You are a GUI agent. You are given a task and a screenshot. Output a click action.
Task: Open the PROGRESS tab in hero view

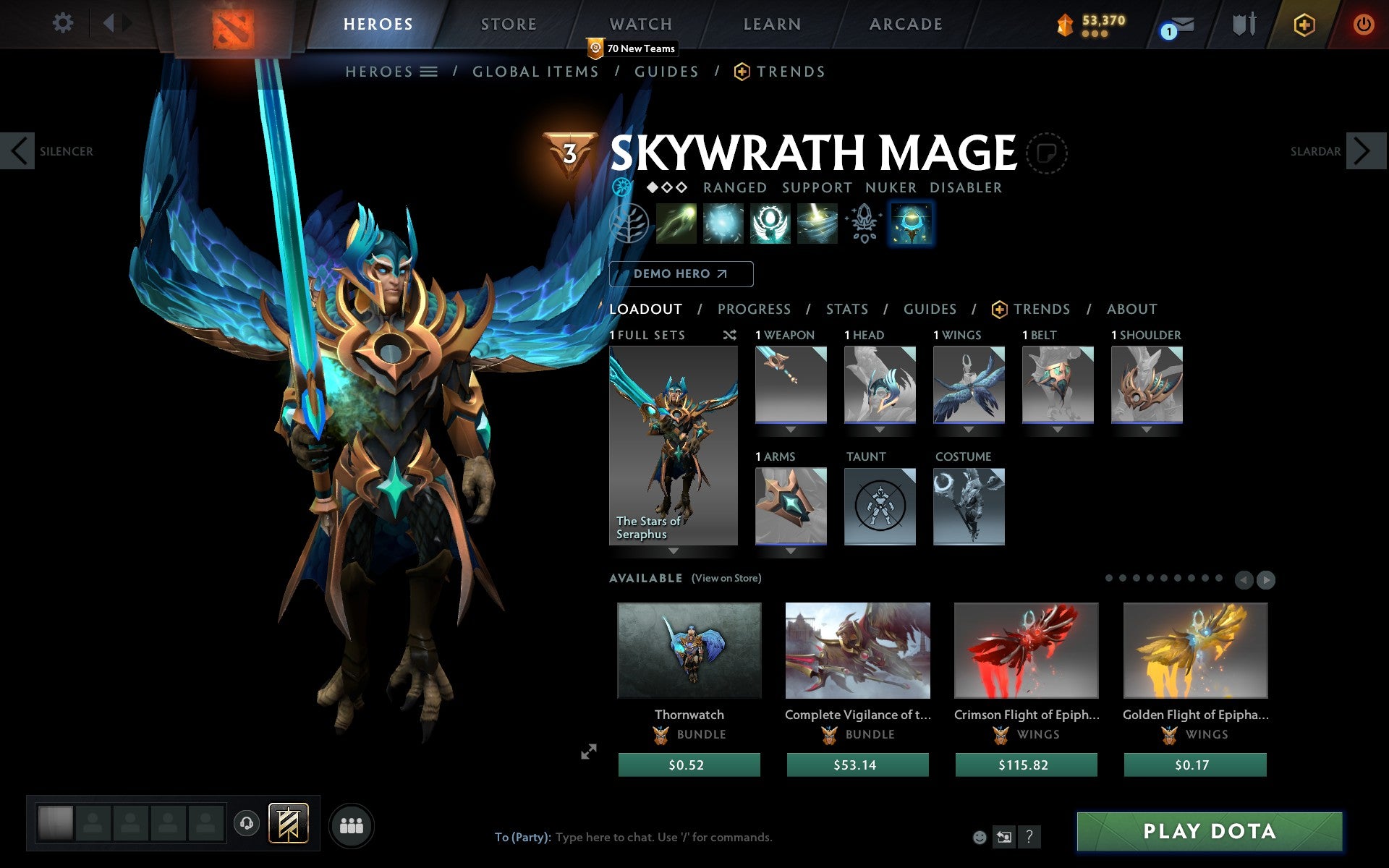(x=754, y=309)
